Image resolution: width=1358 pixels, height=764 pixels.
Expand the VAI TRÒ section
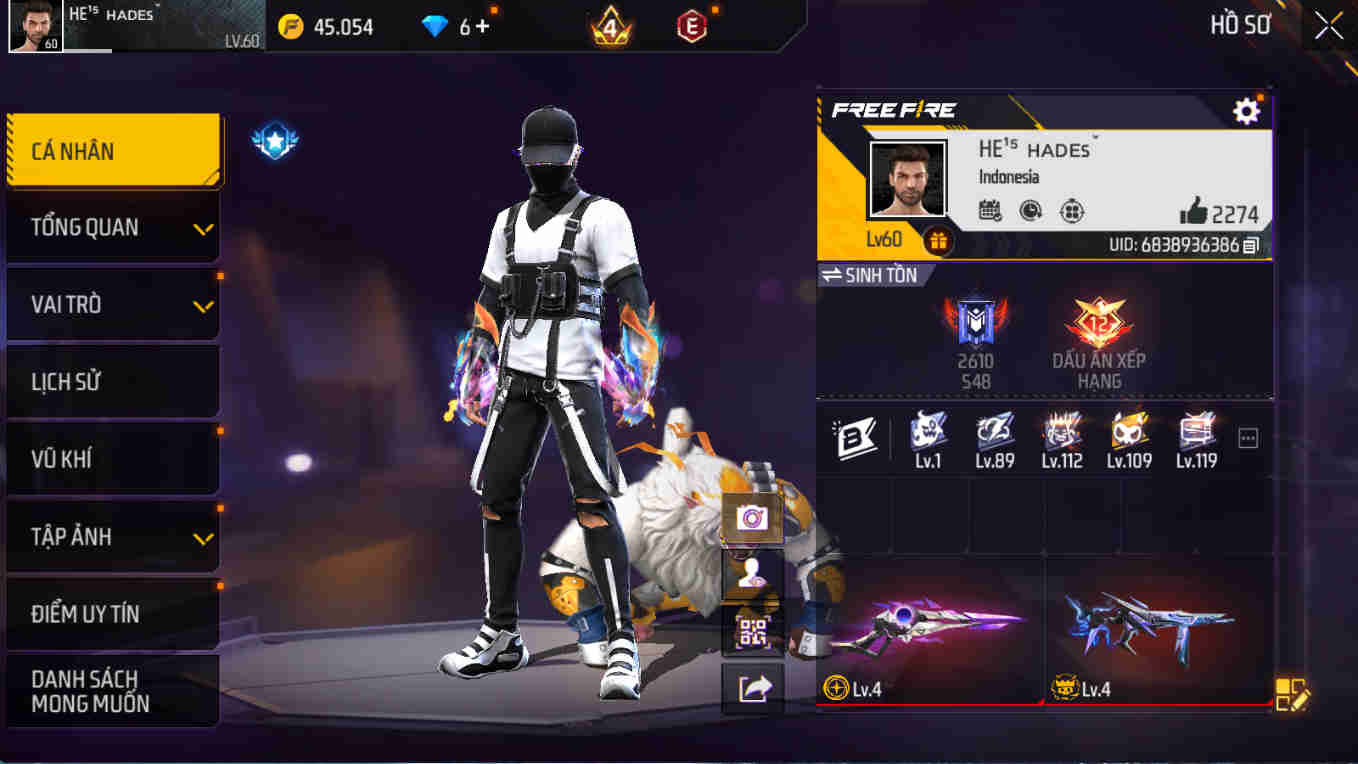(x=112, y=304)
